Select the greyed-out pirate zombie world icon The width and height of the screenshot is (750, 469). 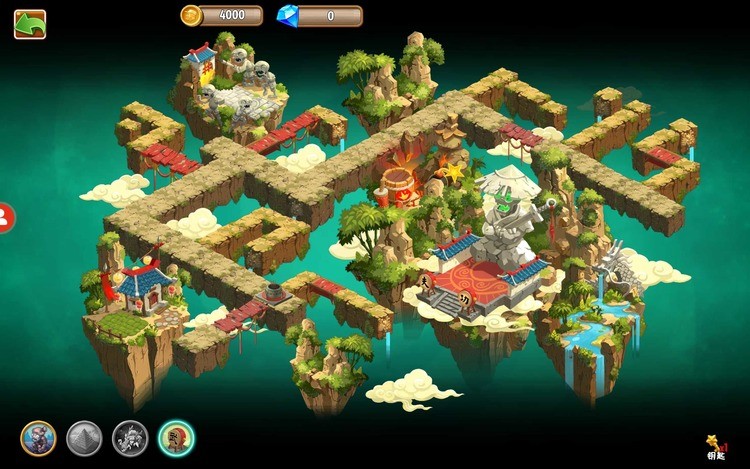click(x=130, y=437)
